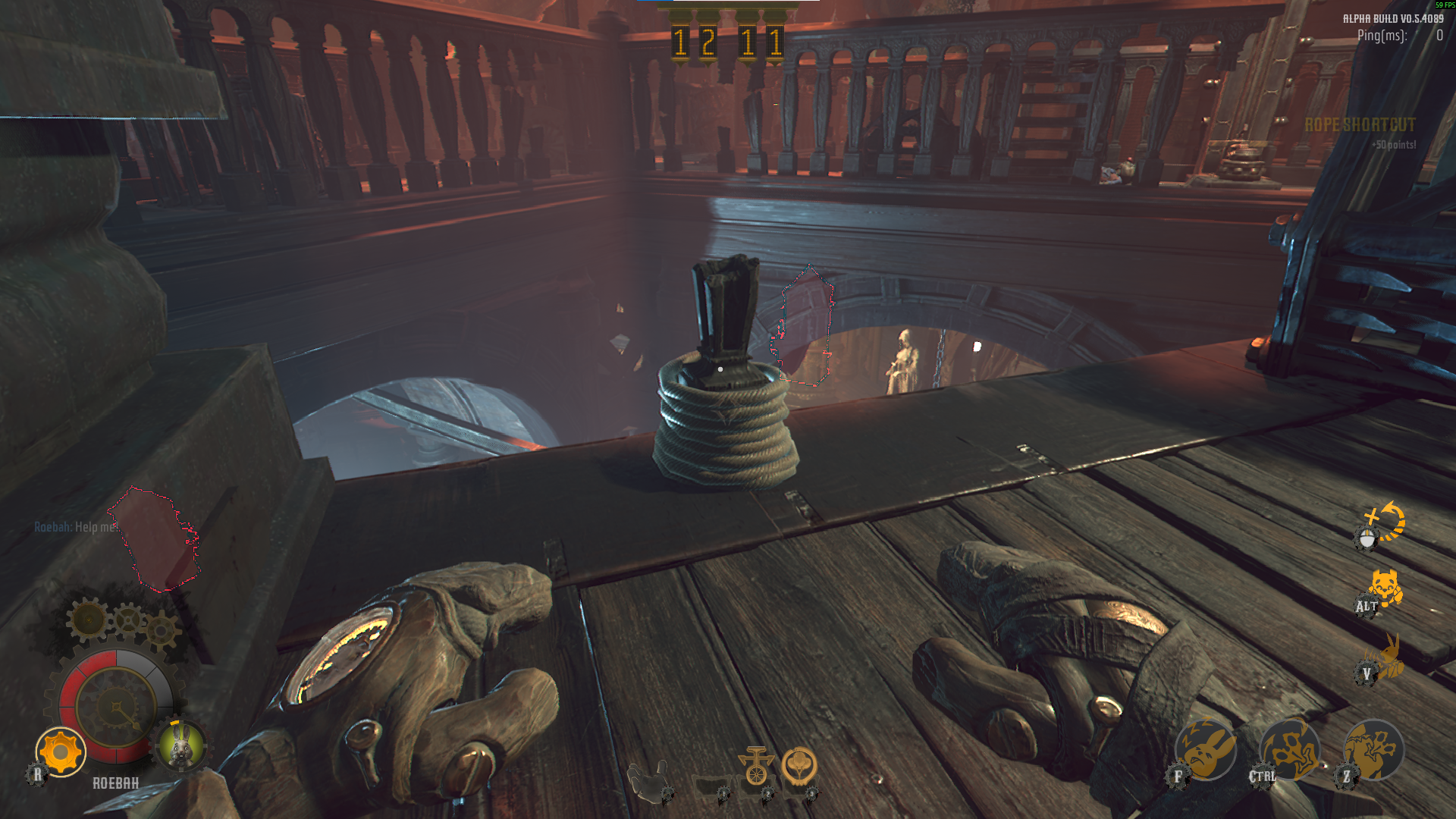Viewport: 1456px width, 819px height.
Task: Select the balloons item slot
Action: pyautogui.click(x=799, y=766)
